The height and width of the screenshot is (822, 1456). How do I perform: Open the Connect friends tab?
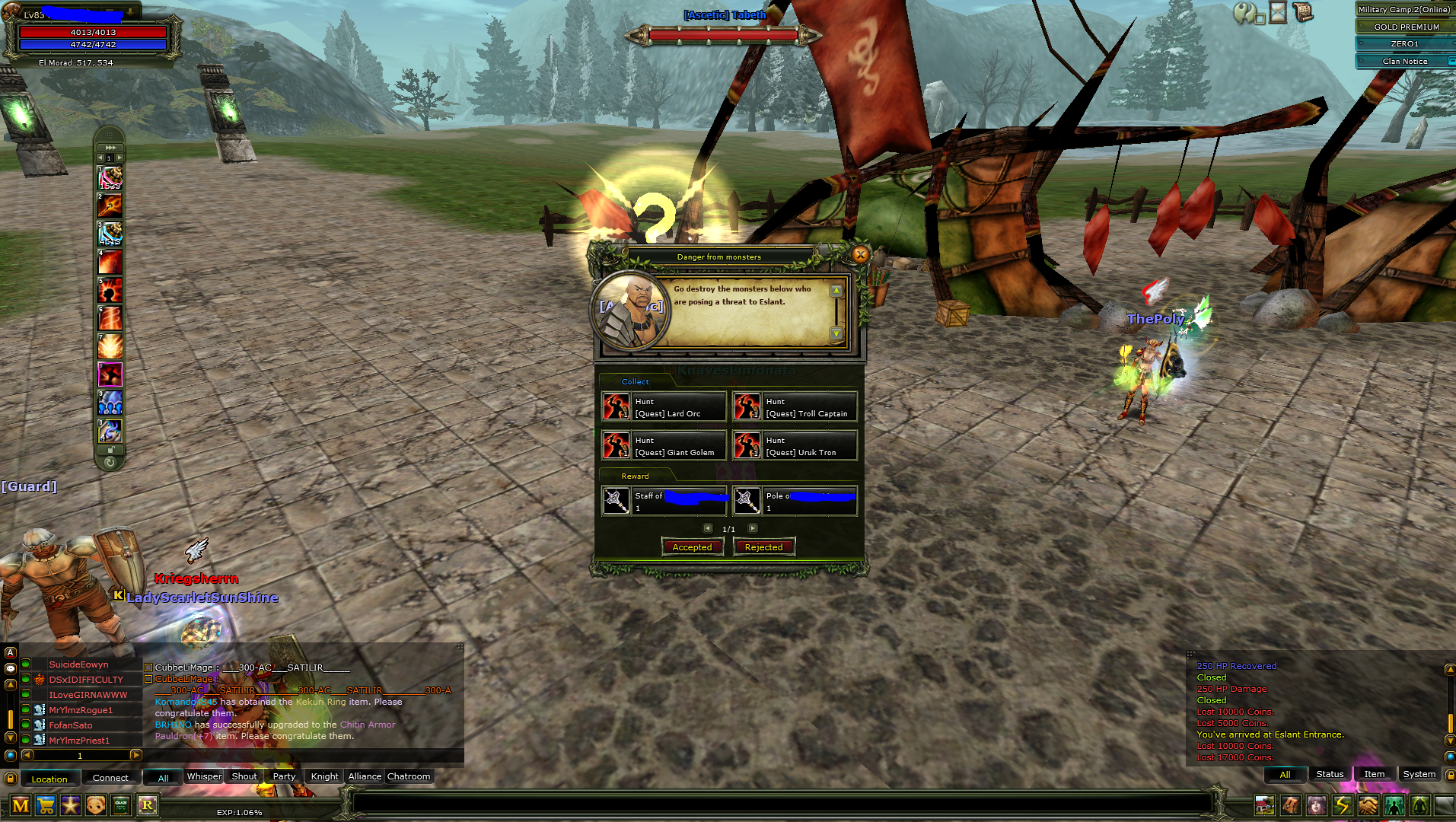tap(110, 778)
